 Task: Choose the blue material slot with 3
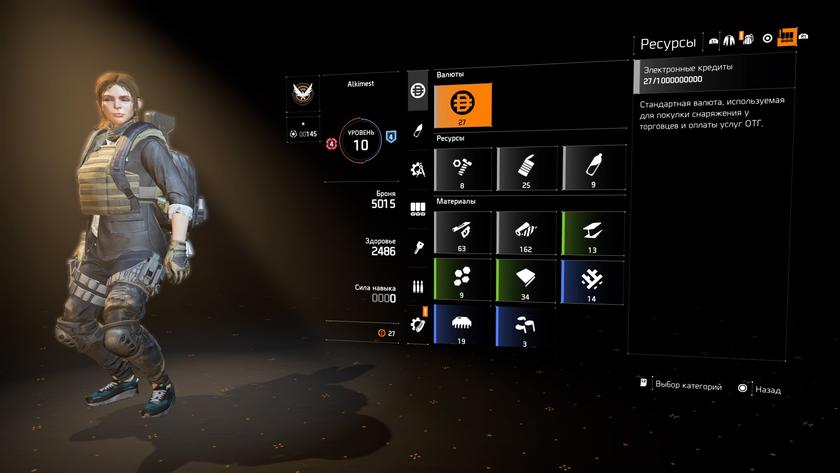(526, 326)
